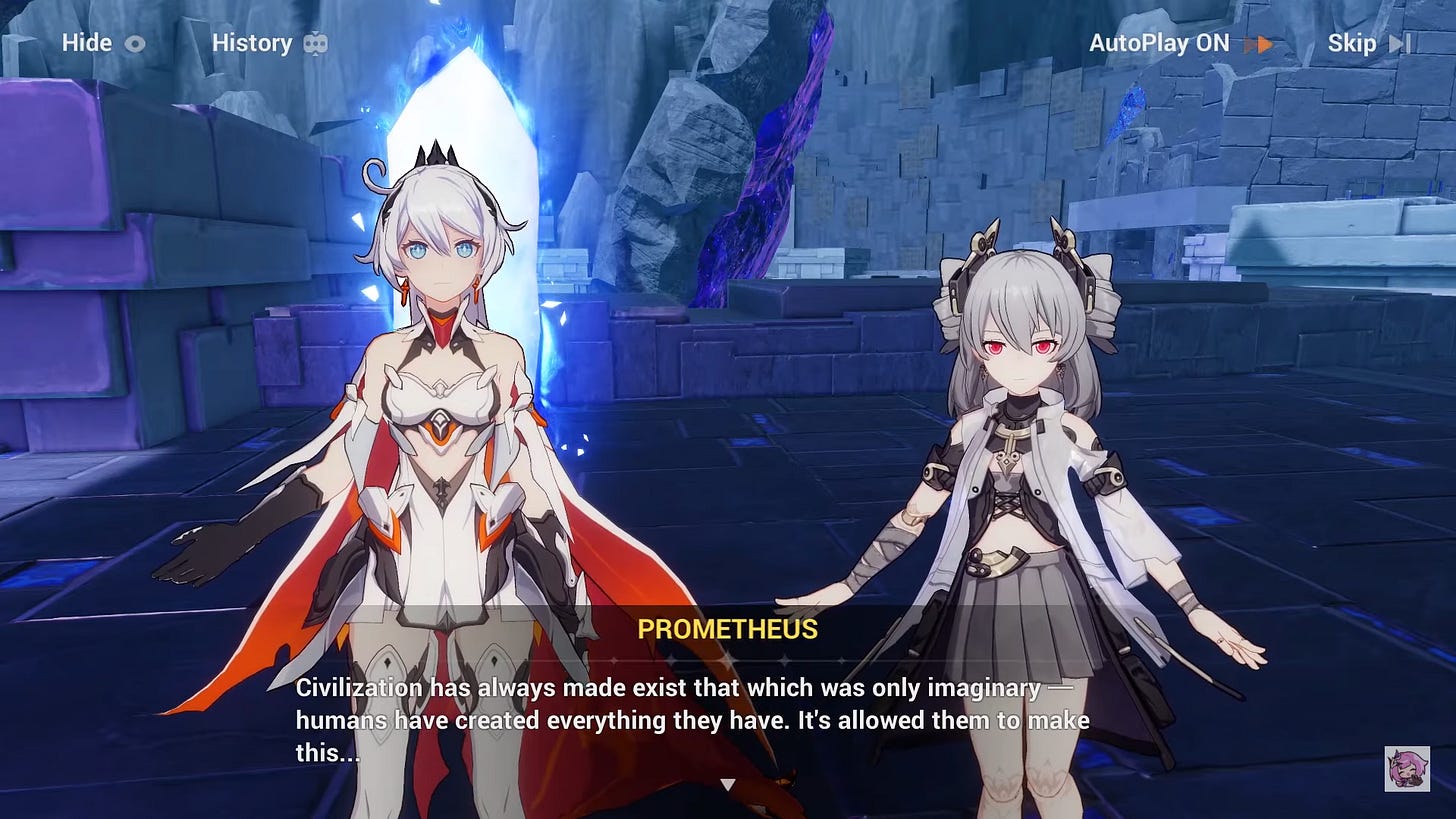
Task: Click the chibi character avatar icon
Action: coord(1406,768)
